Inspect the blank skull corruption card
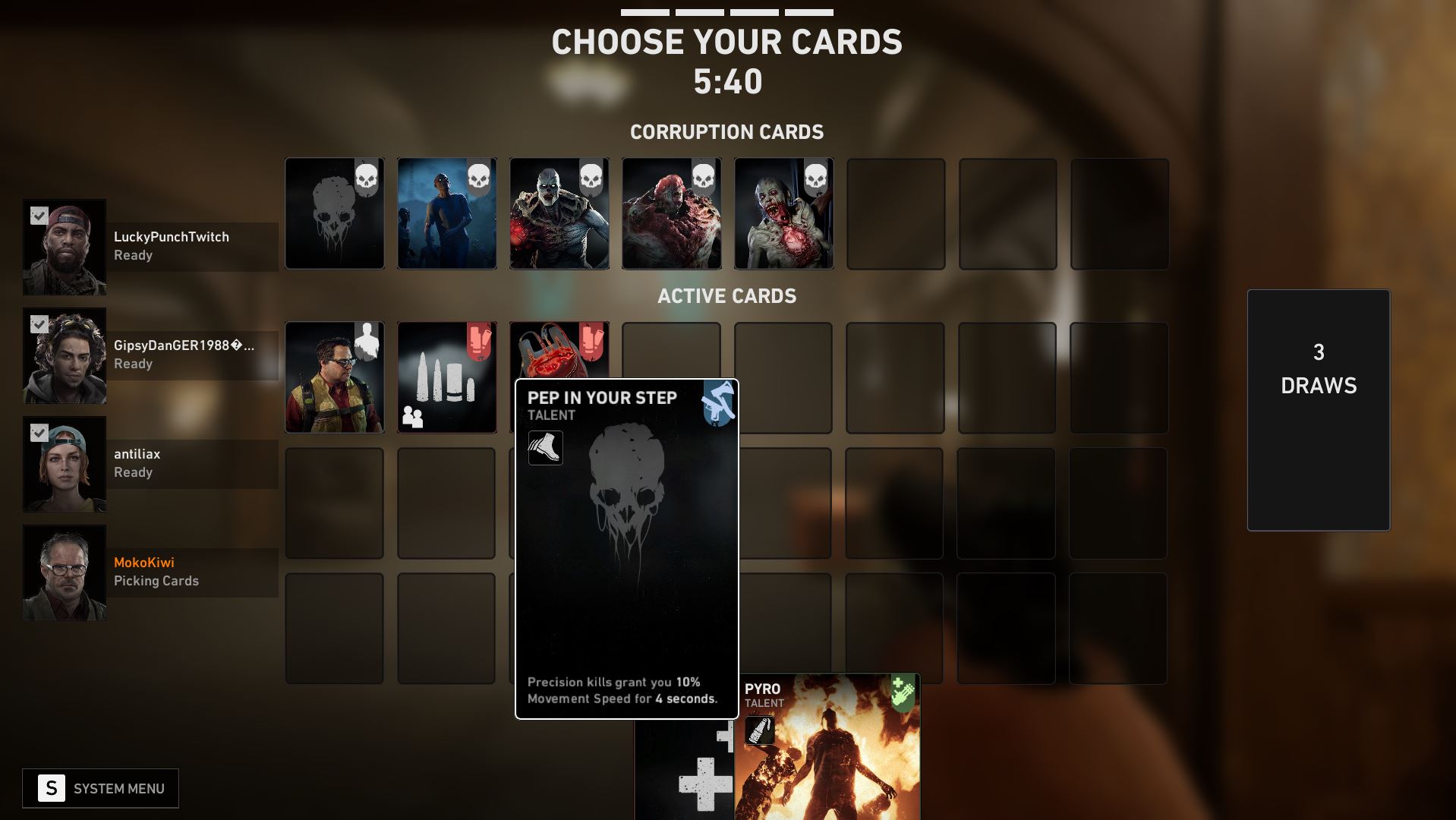Viewport: 1456px width, 820px height. pyautogui.click(x=335, y=213)
